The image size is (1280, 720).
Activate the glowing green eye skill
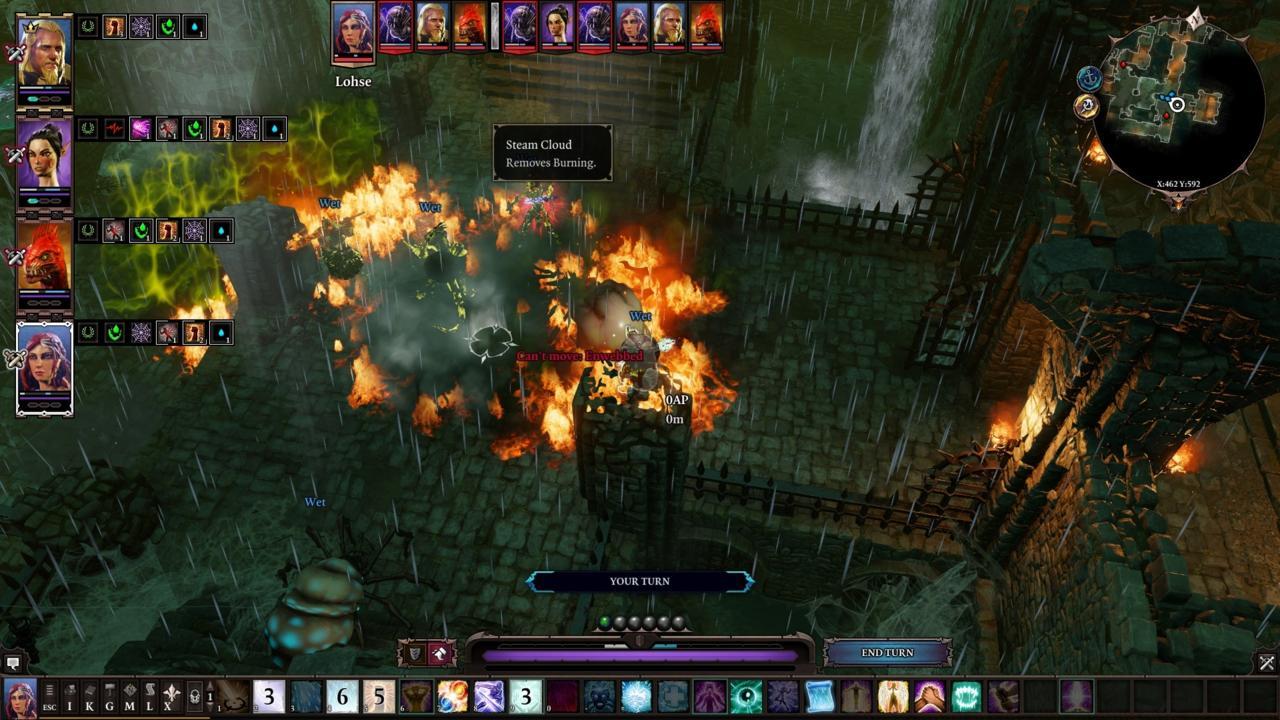746,696
